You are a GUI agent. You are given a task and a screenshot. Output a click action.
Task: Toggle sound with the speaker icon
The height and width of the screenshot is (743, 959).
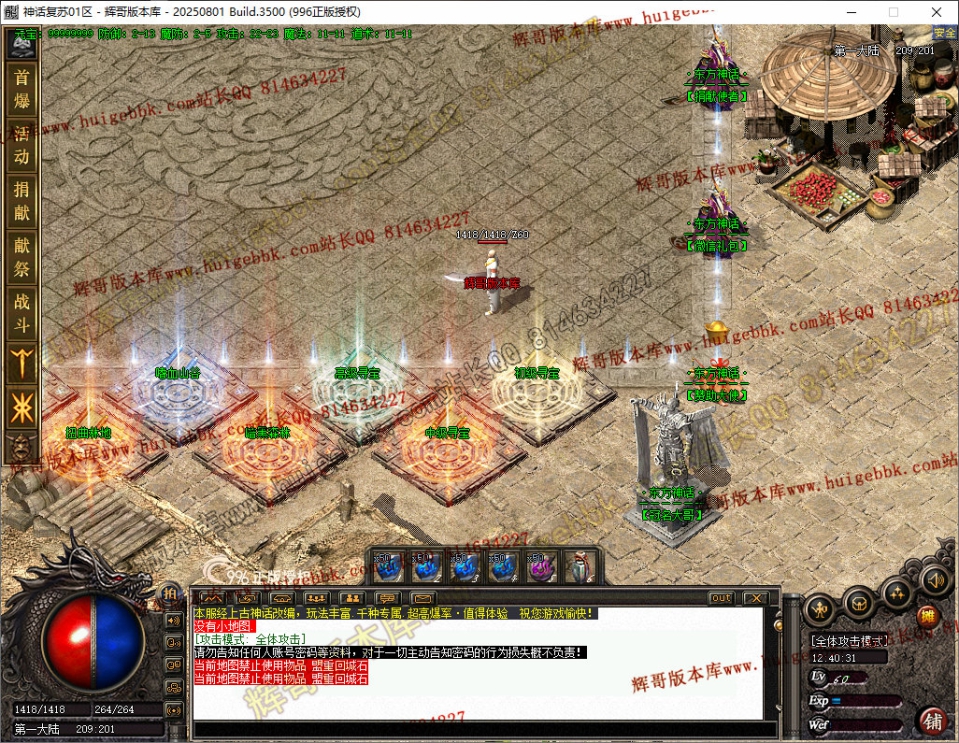click(935, 579)
